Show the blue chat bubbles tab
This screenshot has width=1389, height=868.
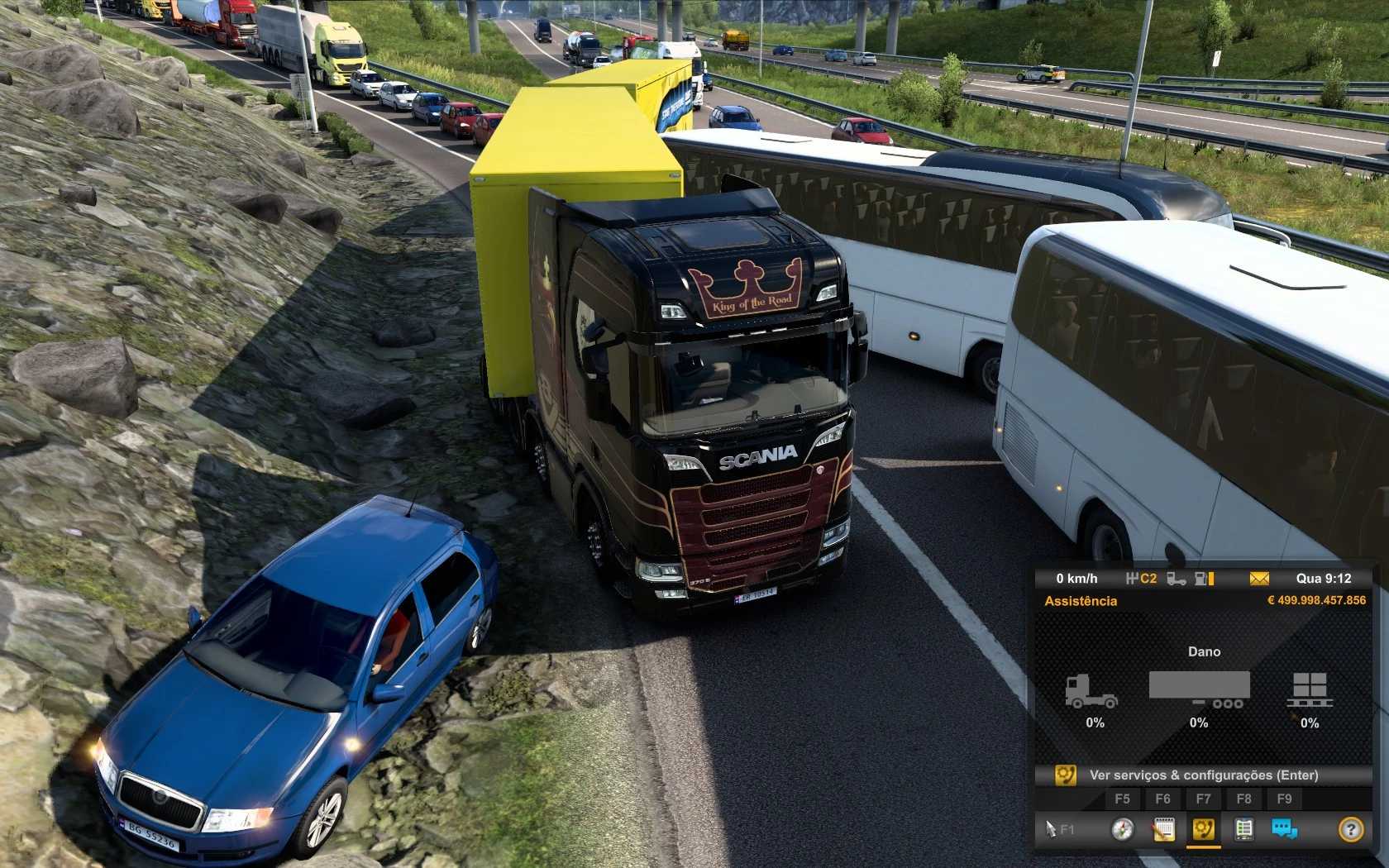click(x=1284, y=829)
